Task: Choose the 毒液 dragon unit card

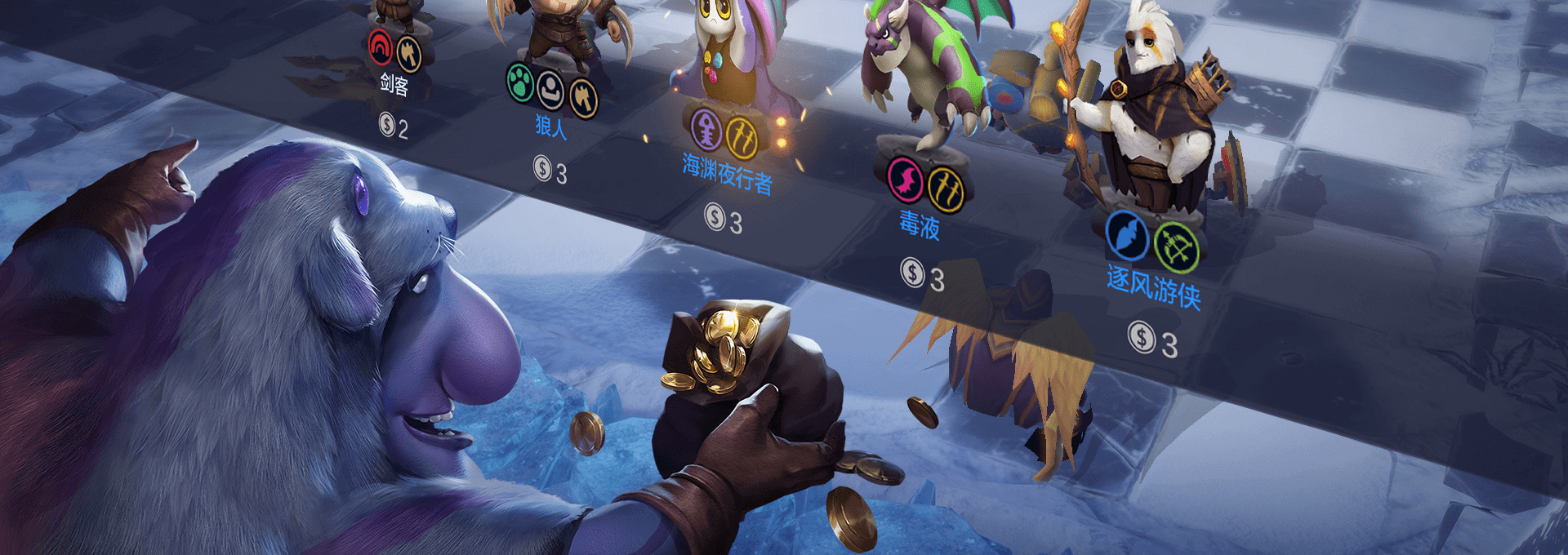Action: tap(920, 224)
